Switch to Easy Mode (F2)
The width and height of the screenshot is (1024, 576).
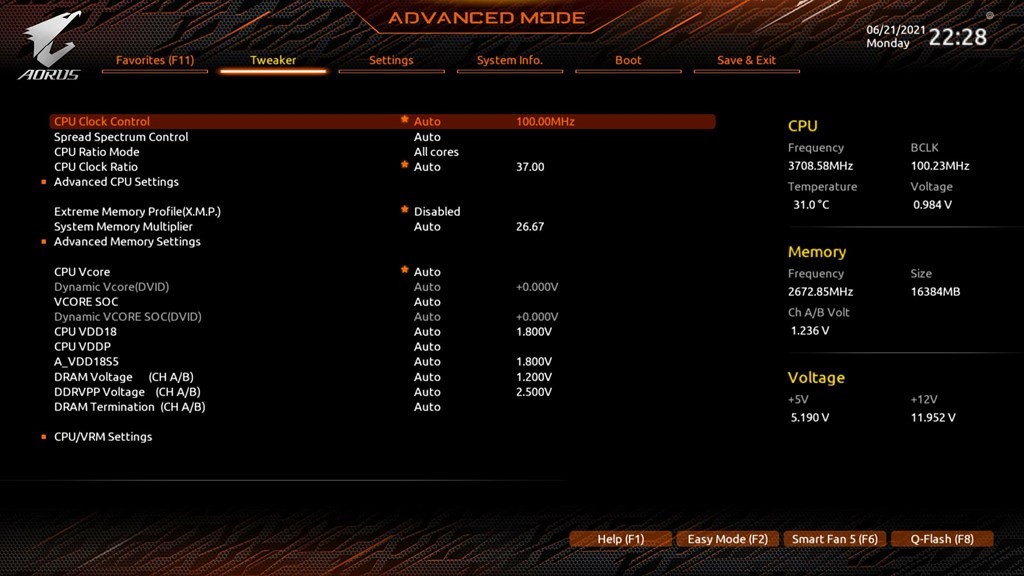tap(727, 539)
